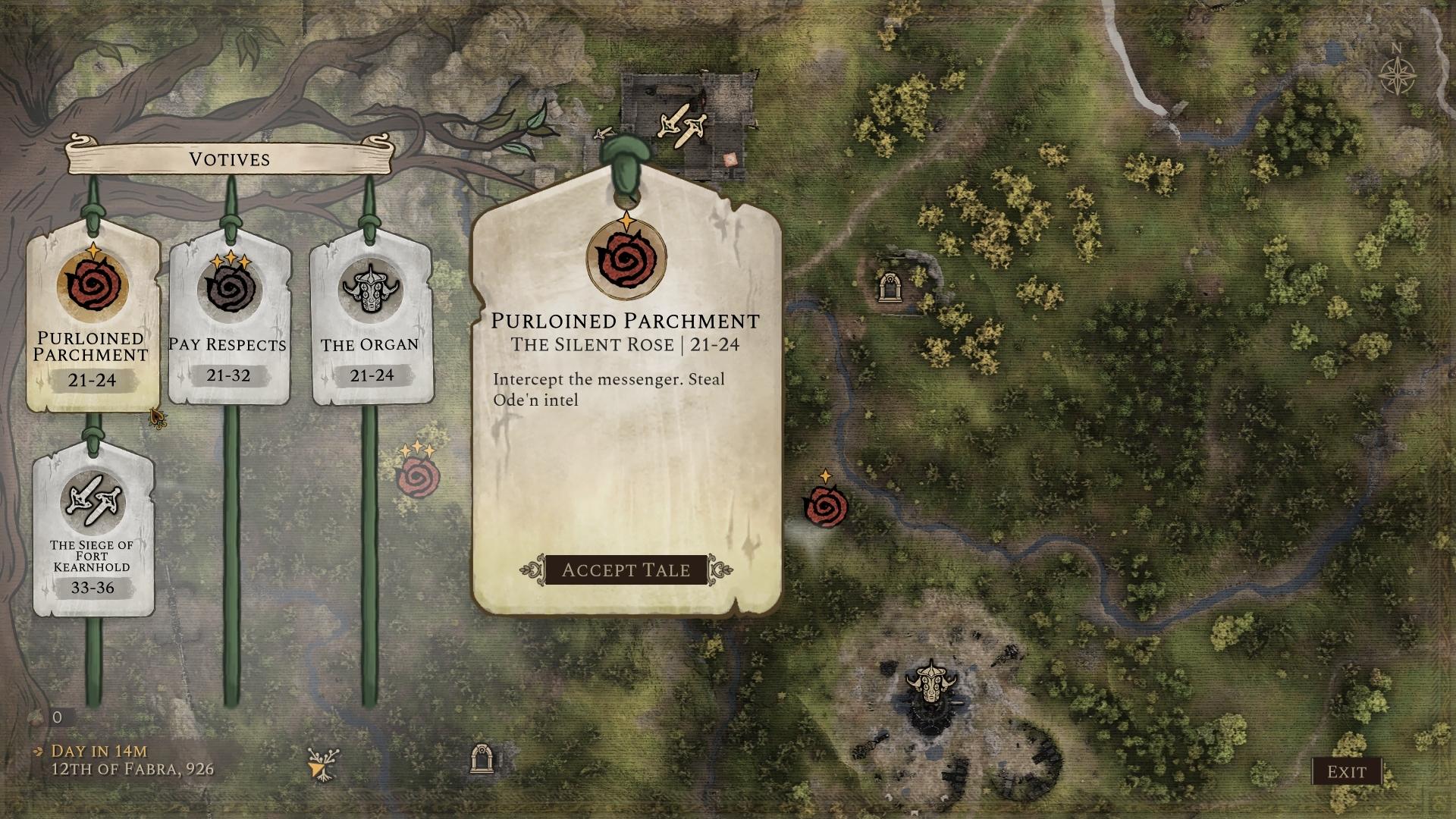Viewport: 1456px width, 819px height.
Task: Select the crossed swords fort map marker
Action: coord(682,125)
